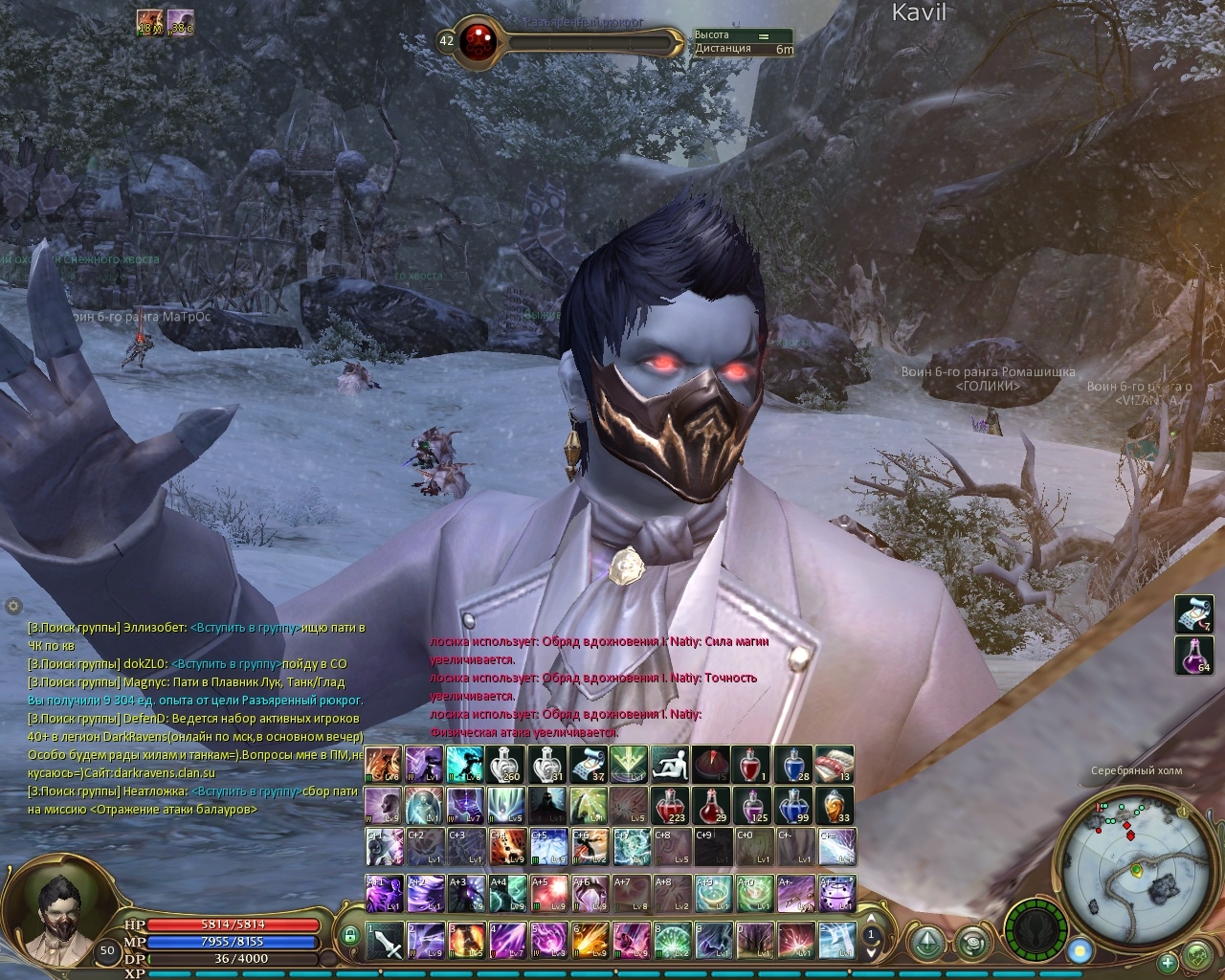Activate the sitting rest pose icon
The width and height of the screenshot is (1225, 980).
coord(670,766)
